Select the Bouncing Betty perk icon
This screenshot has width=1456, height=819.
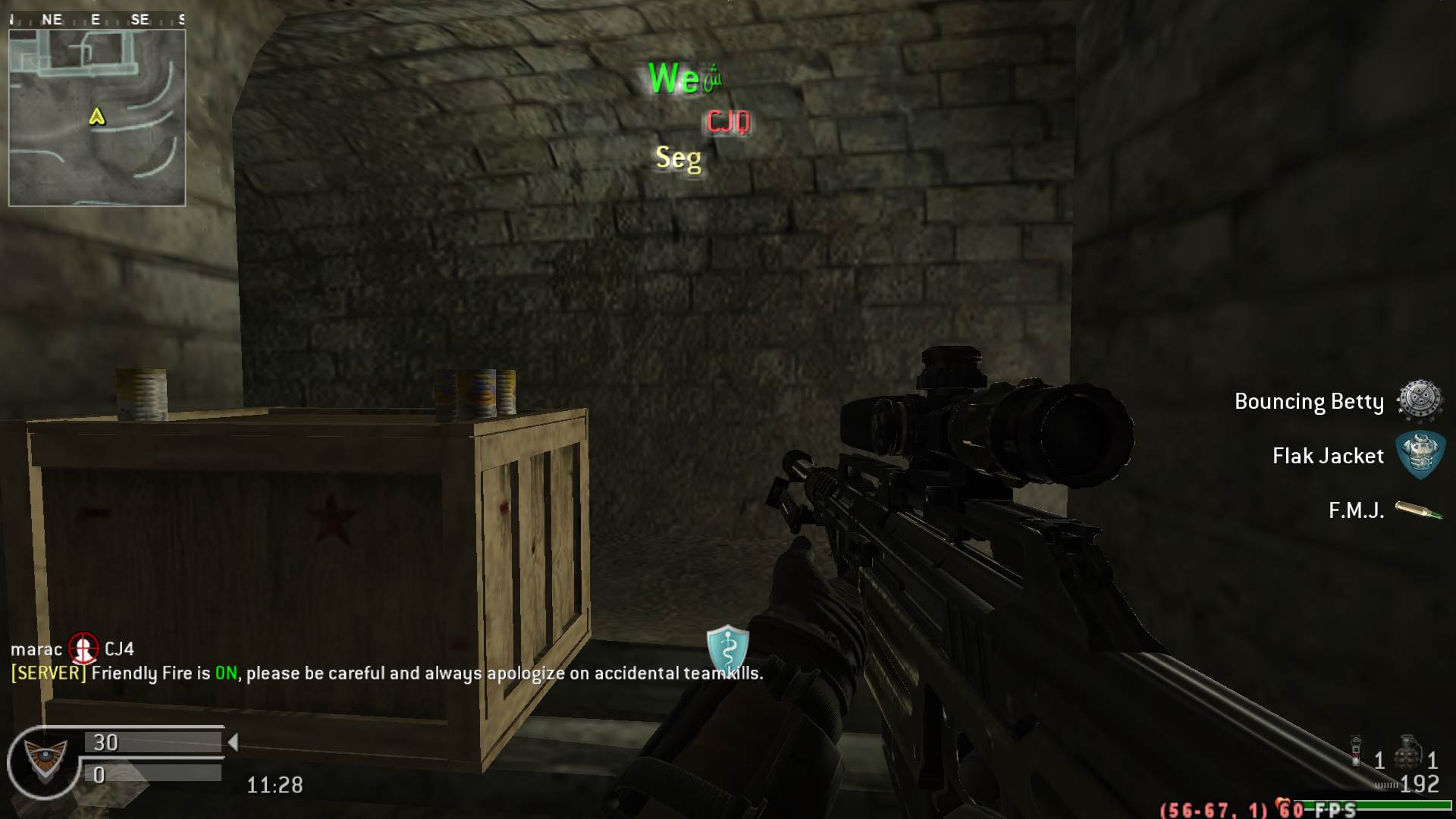1419,400
